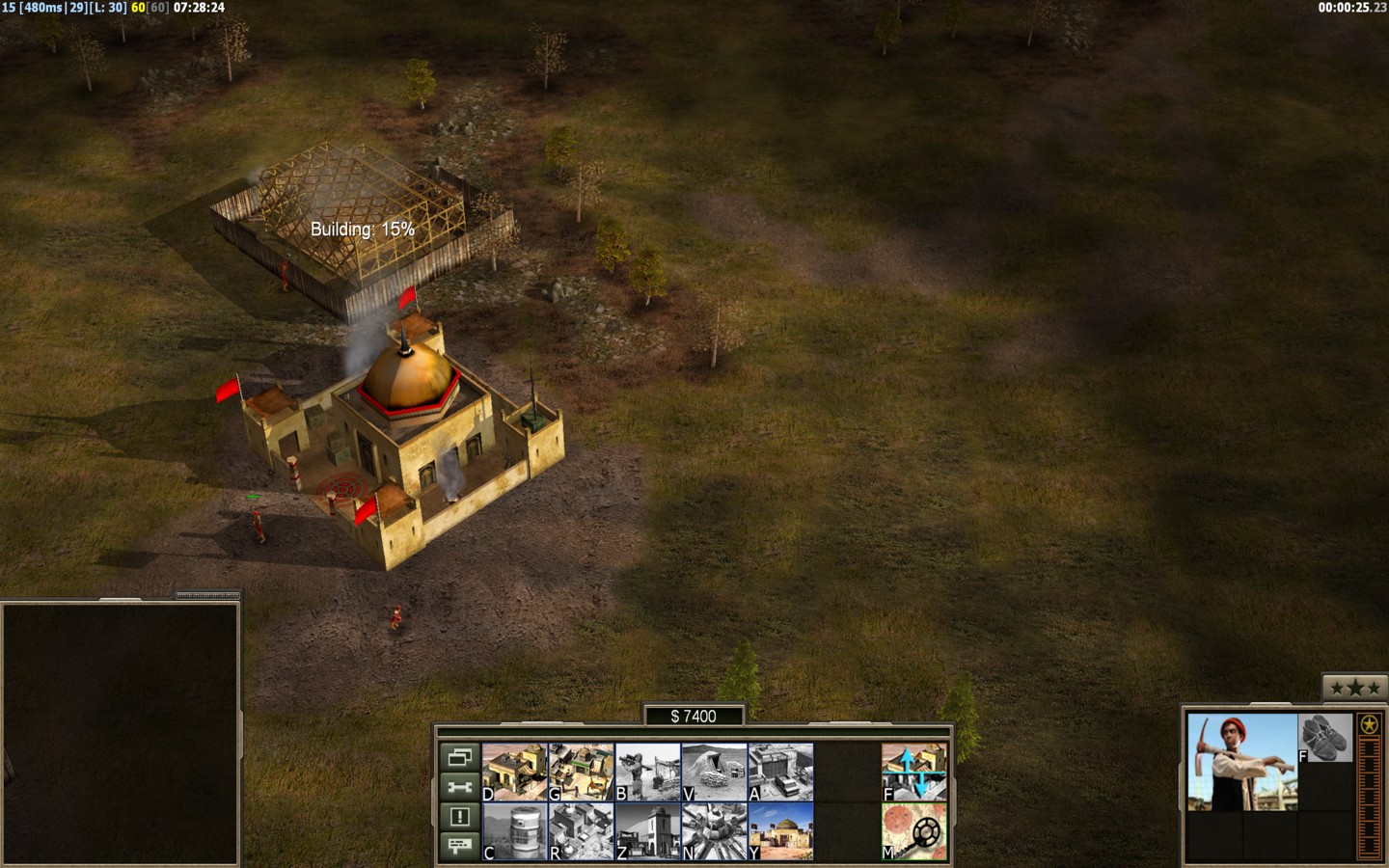Select the building icon labeled D

(x=514, y=772)
